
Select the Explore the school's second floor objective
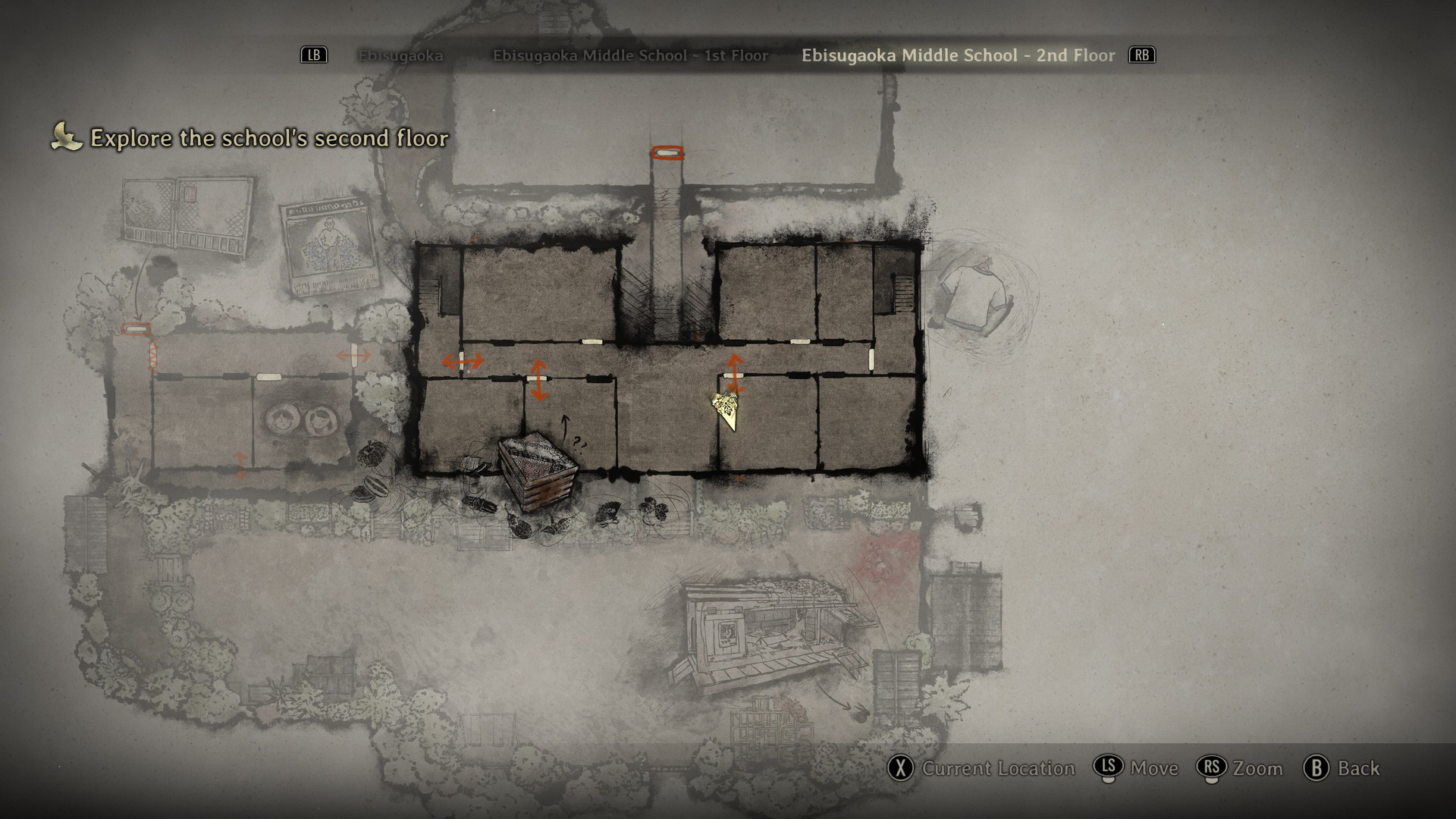point(269,138)
